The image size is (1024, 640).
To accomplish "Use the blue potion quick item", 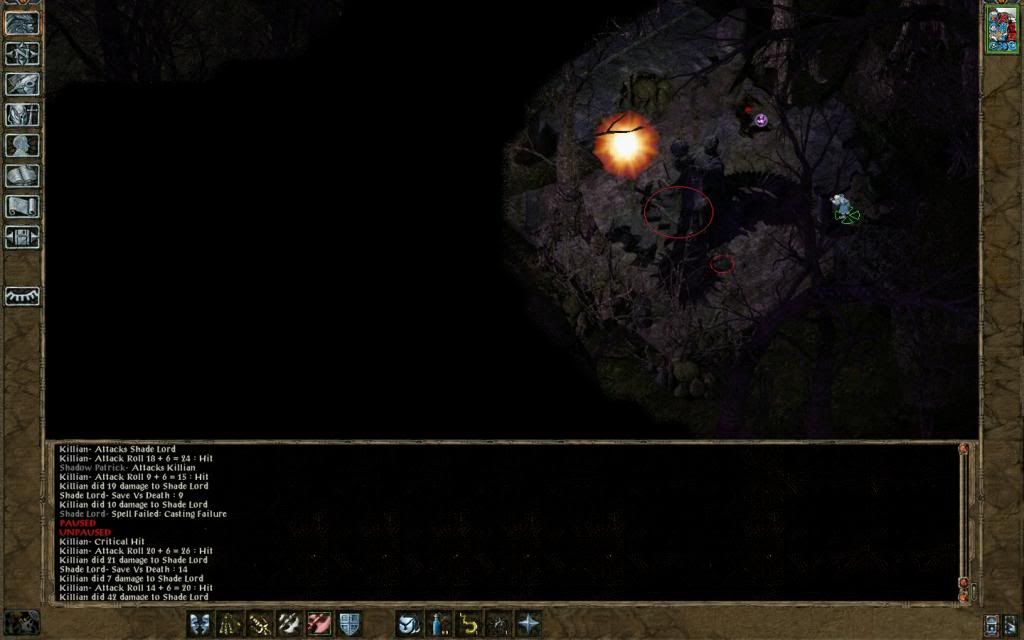I will click(x=439, y=624).
